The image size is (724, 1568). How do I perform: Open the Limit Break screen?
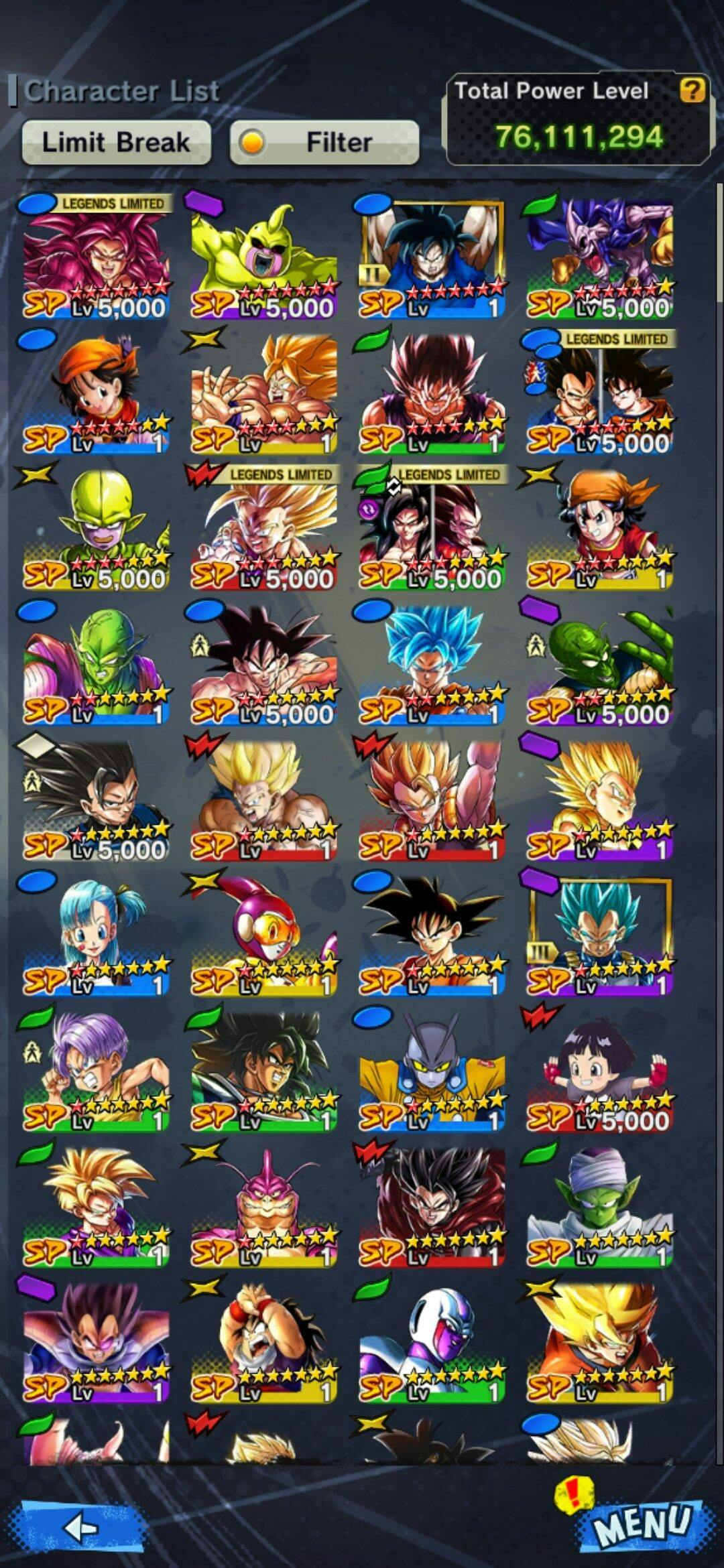coord(116,143)
